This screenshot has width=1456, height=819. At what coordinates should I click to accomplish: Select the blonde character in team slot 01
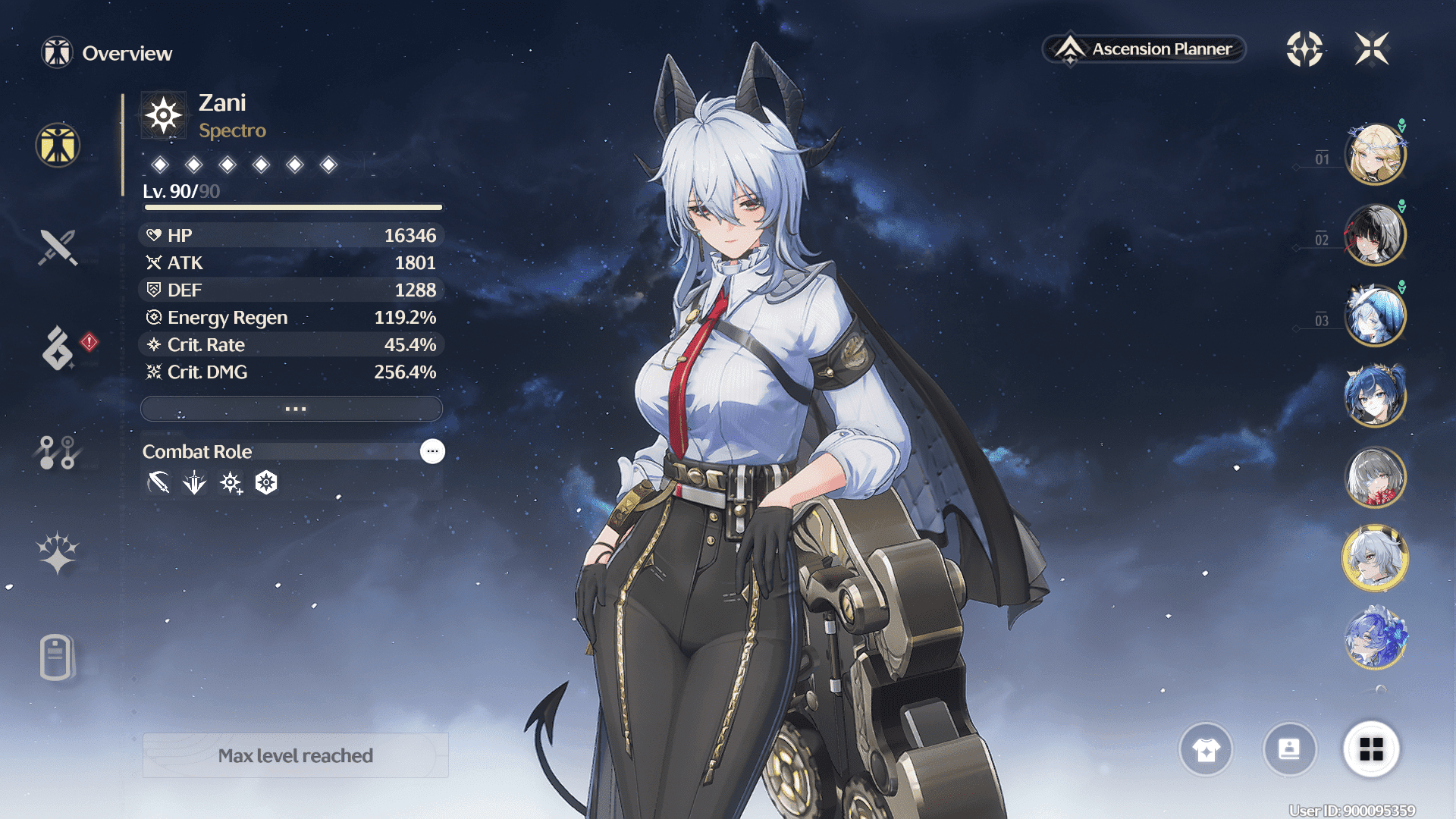[1375, 155]
